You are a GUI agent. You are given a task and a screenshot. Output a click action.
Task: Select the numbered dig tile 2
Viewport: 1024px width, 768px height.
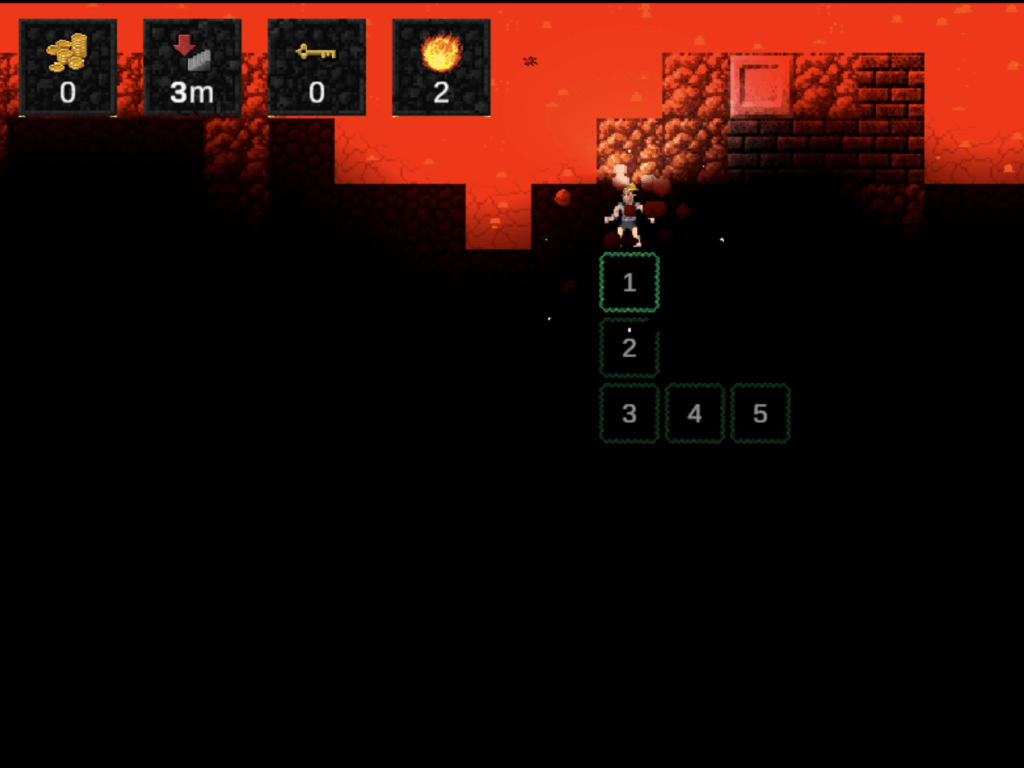click(x=629, y=348)
